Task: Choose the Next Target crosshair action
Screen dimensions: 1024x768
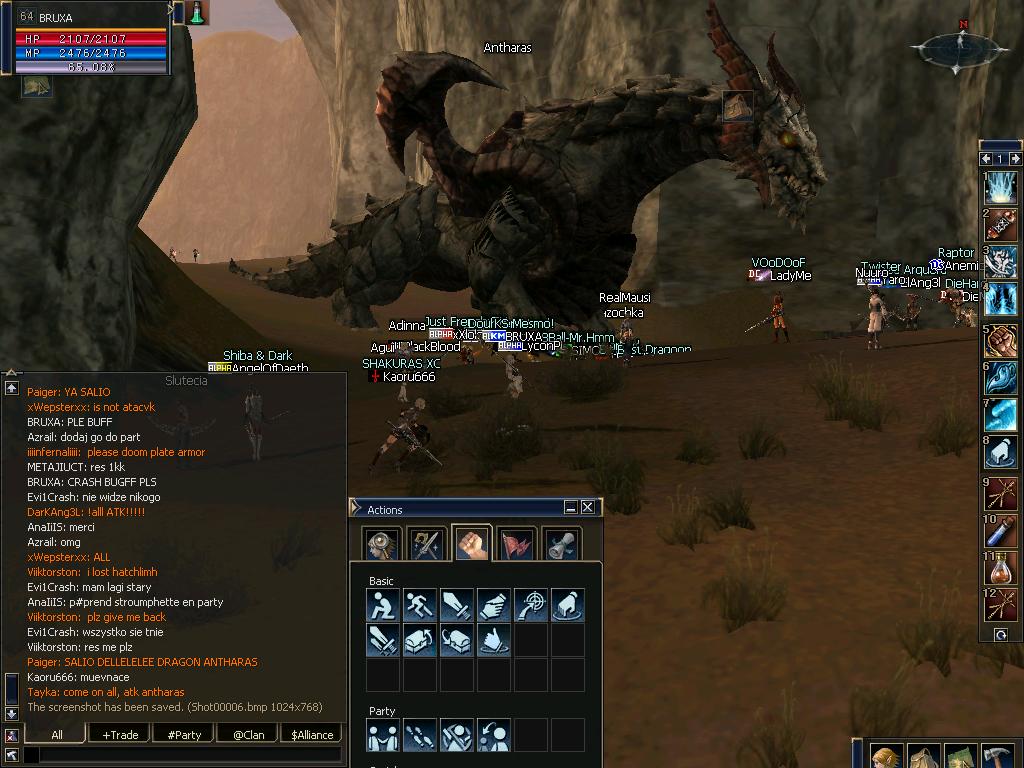Action: (x=530, y=605)
